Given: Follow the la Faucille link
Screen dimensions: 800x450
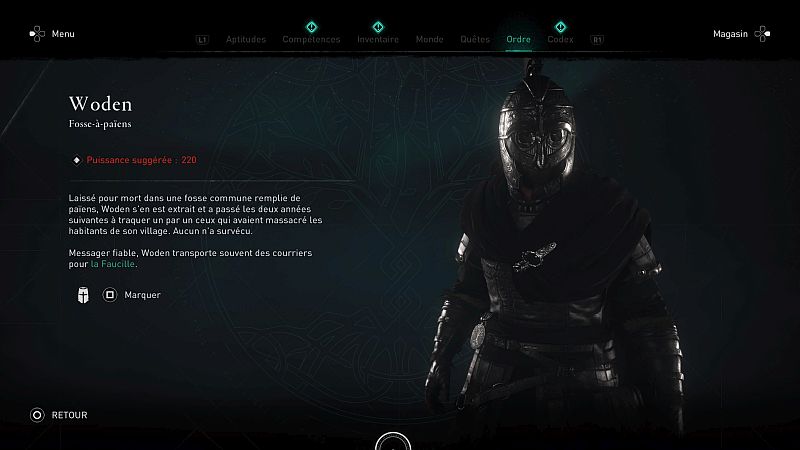Looking at the screenshot, I should (112, 264).
